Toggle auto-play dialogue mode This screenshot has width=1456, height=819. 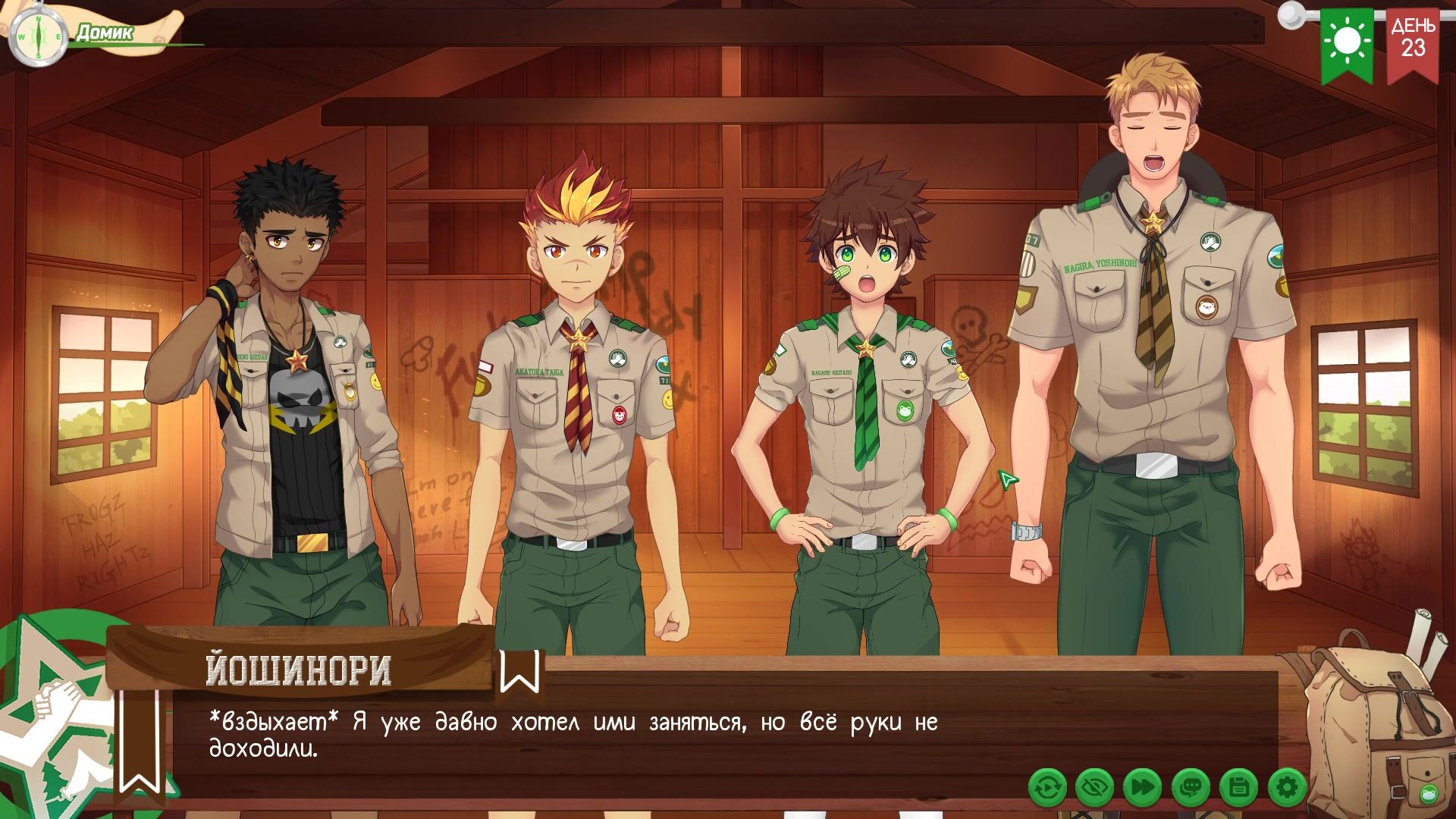click(1047, 788)
